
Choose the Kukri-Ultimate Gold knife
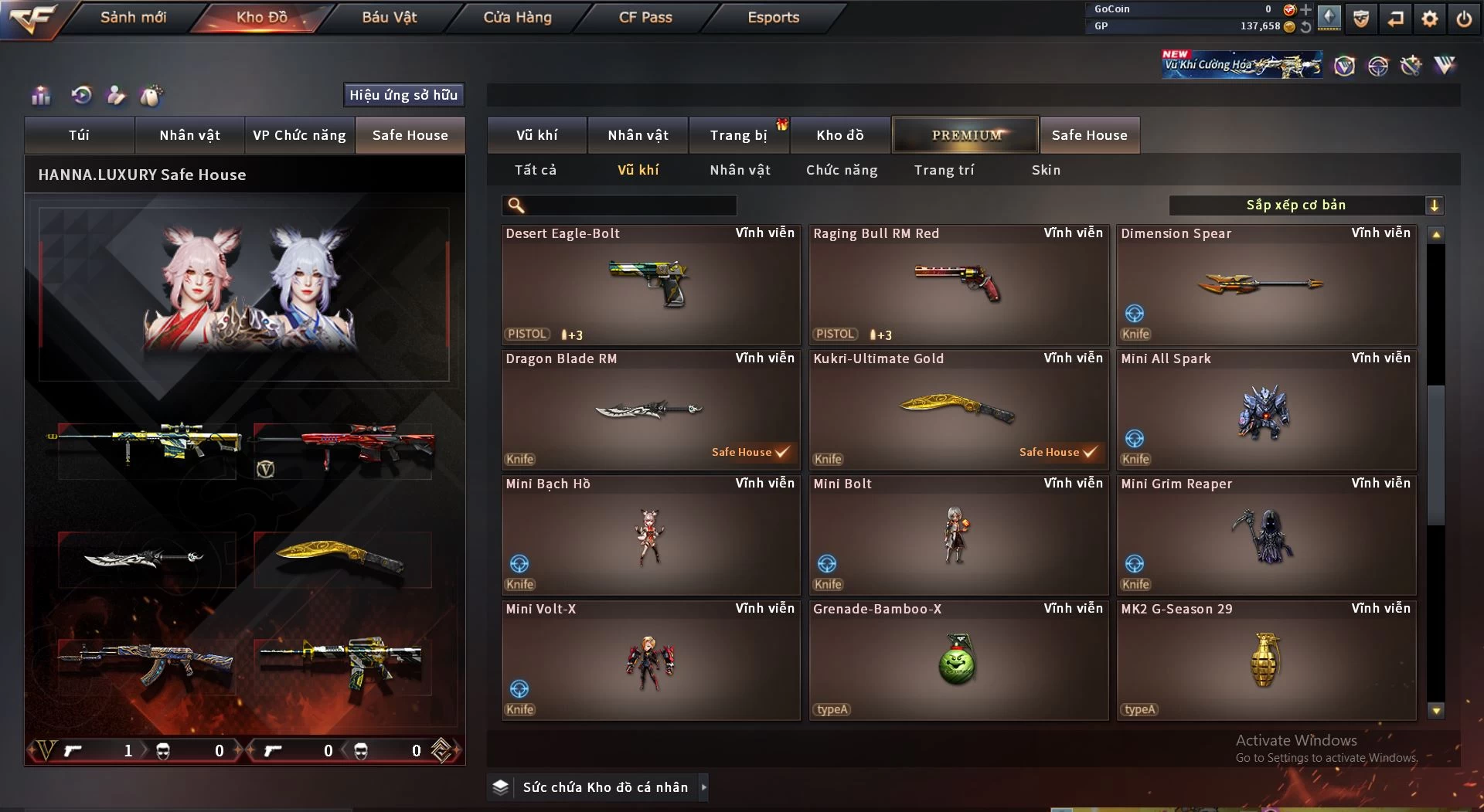tap(958, 409)
